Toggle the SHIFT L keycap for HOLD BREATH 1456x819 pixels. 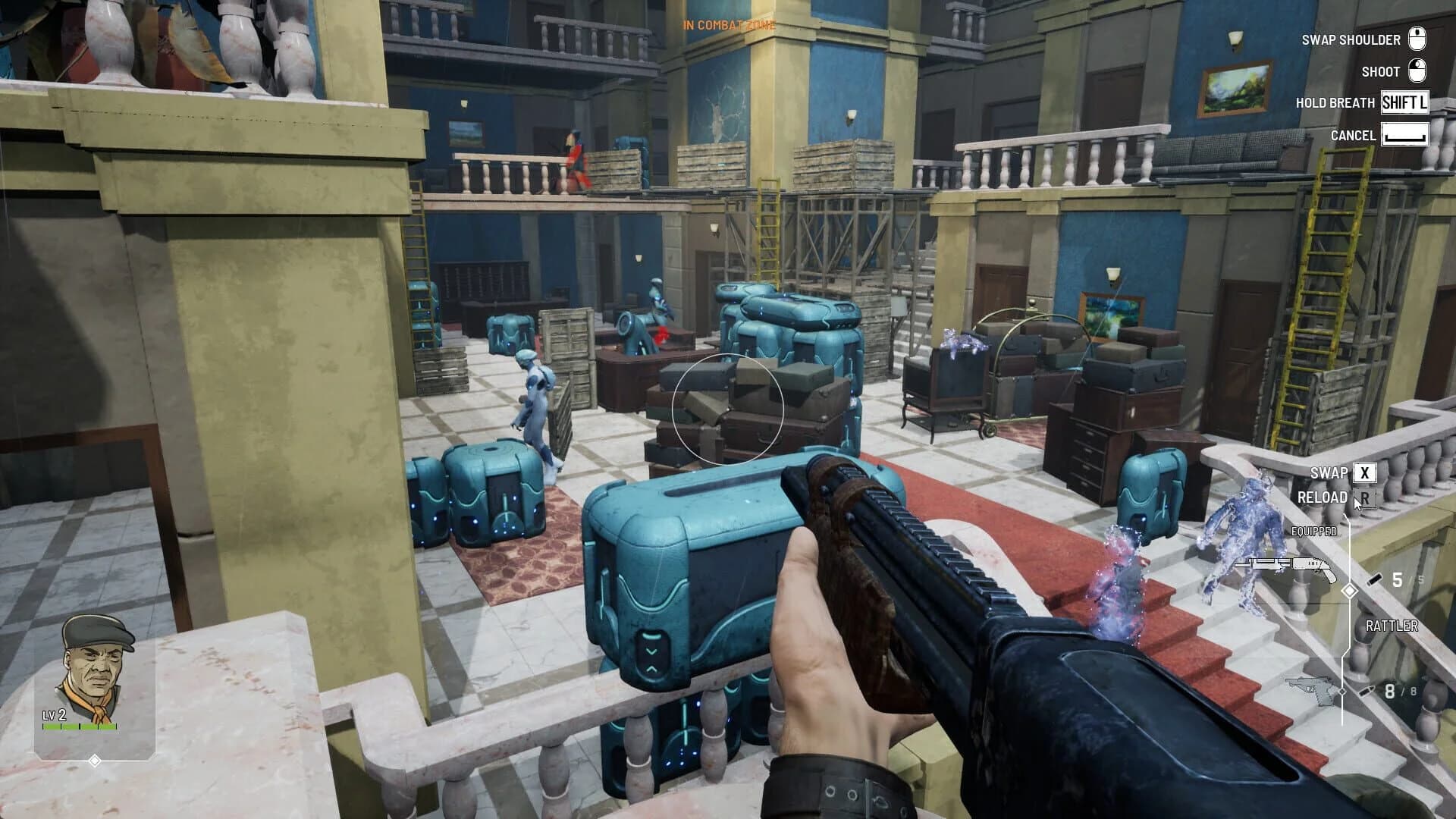[1407, 103]
